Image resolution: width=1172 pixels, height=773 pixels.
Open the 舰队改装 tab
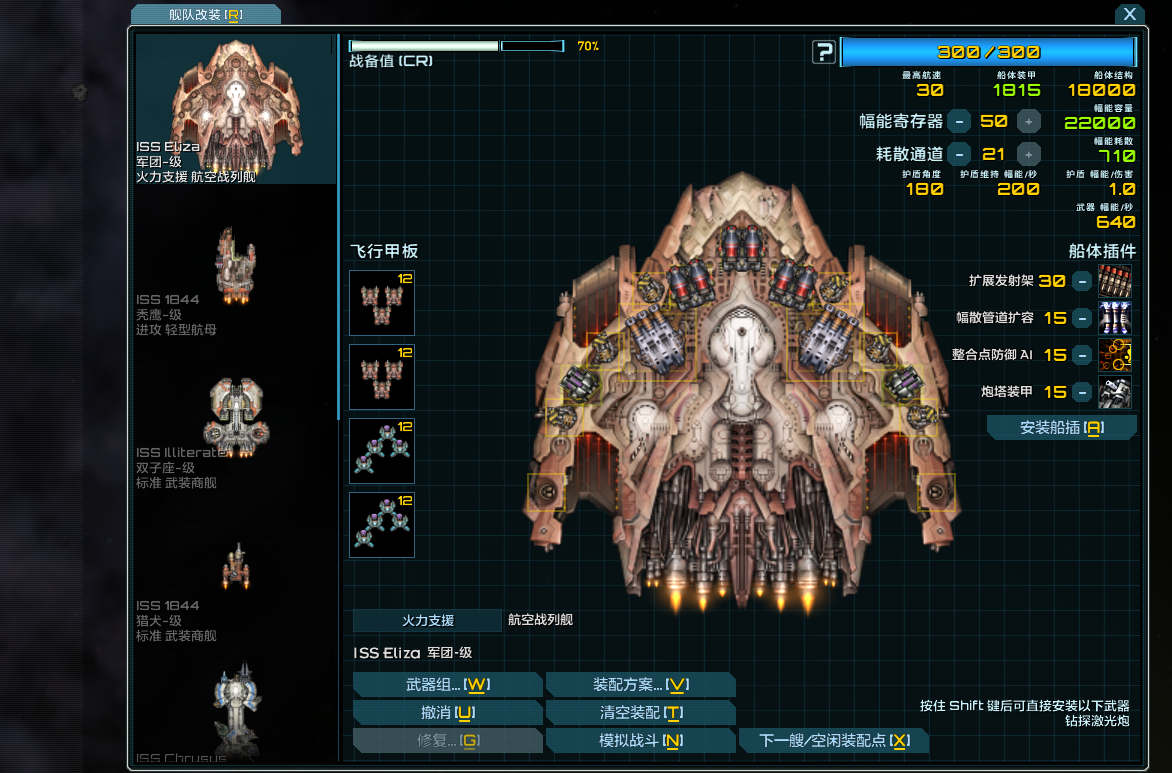pyautogui.click(x=206, y=14)
